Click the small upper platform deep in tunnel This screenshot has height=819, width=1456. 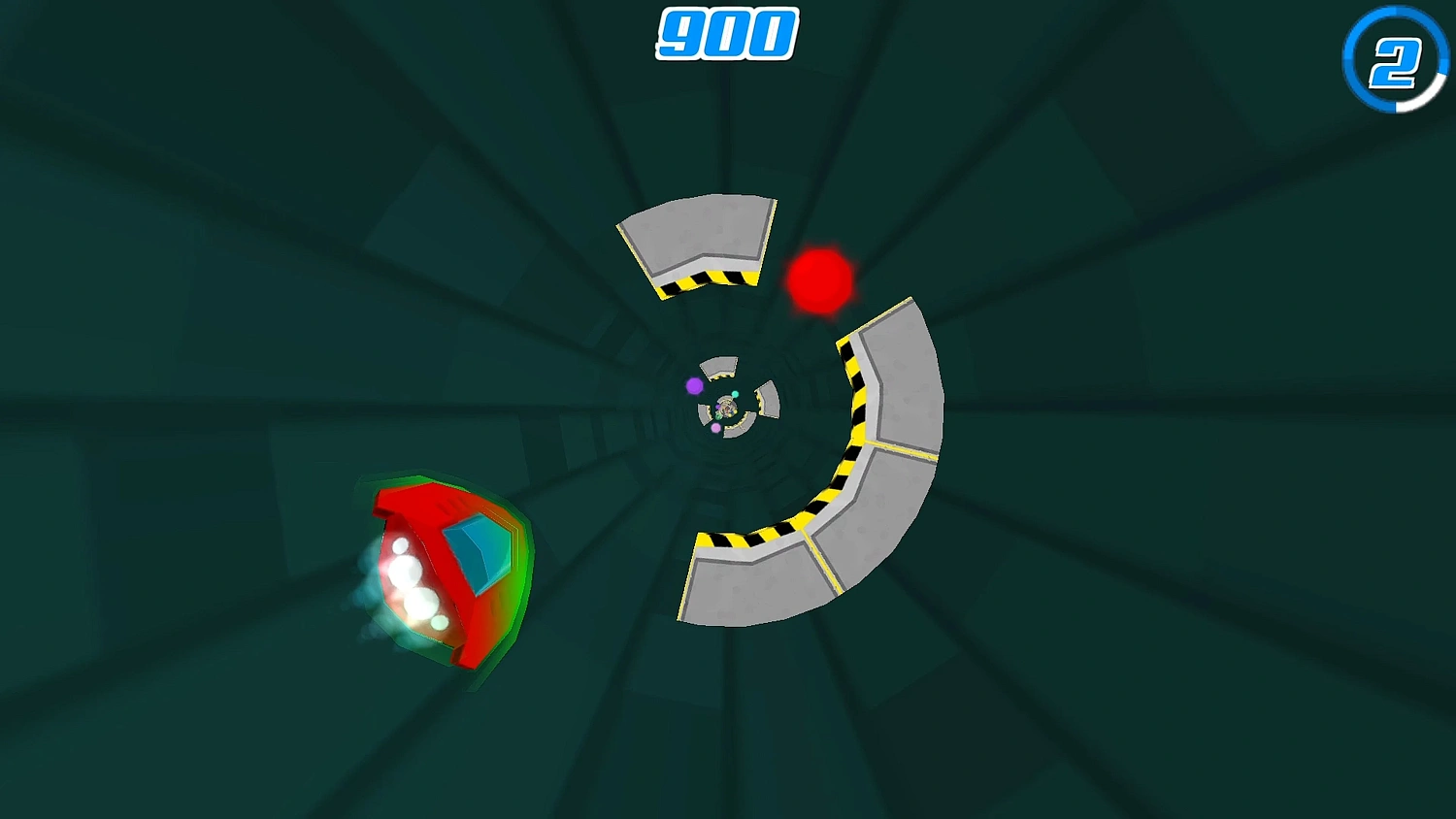[x=718, y=367]
